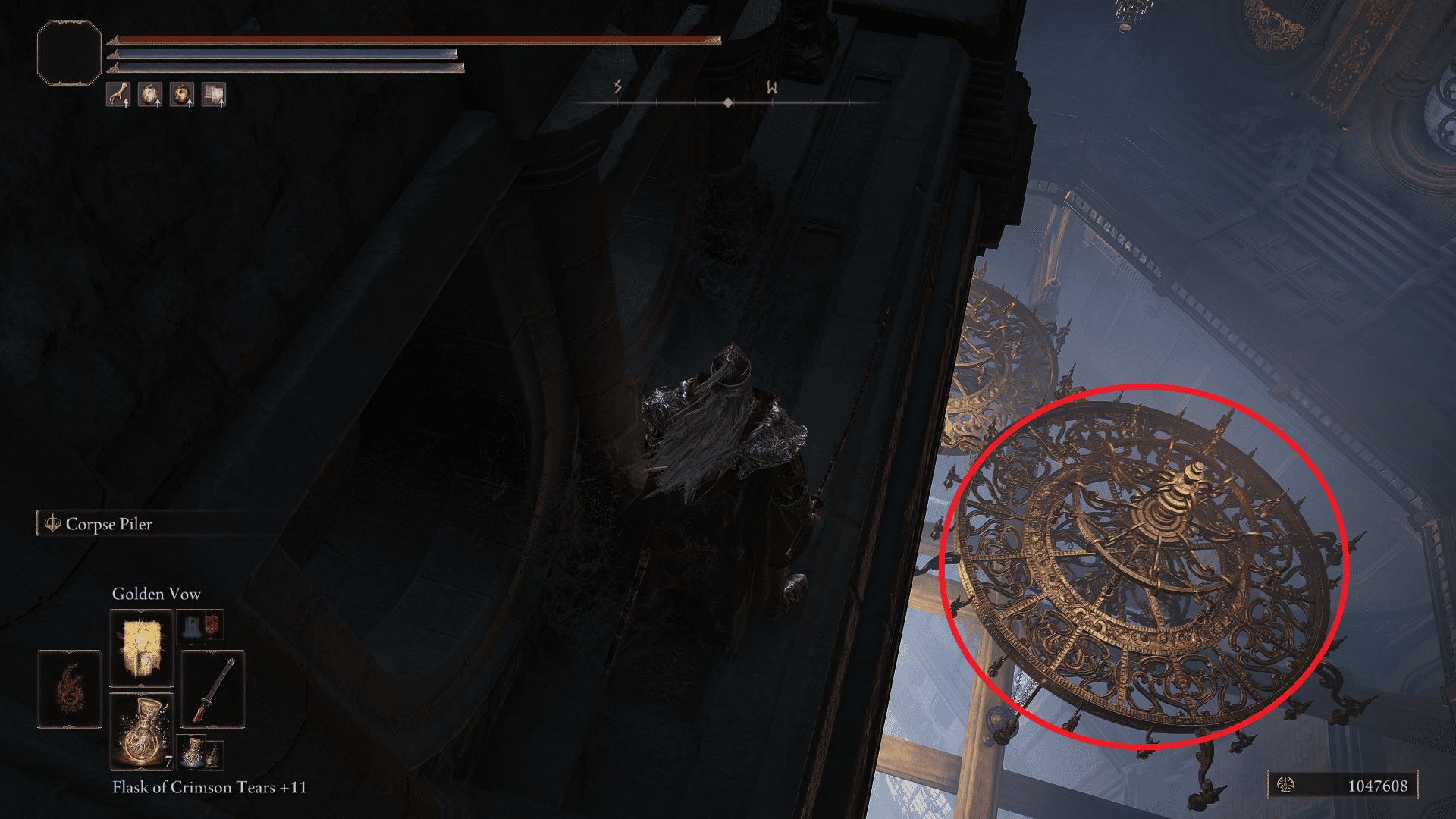Select the equipped katana armament icon
This screenshot has height=819, width=1456.
(x=213, y=688)
